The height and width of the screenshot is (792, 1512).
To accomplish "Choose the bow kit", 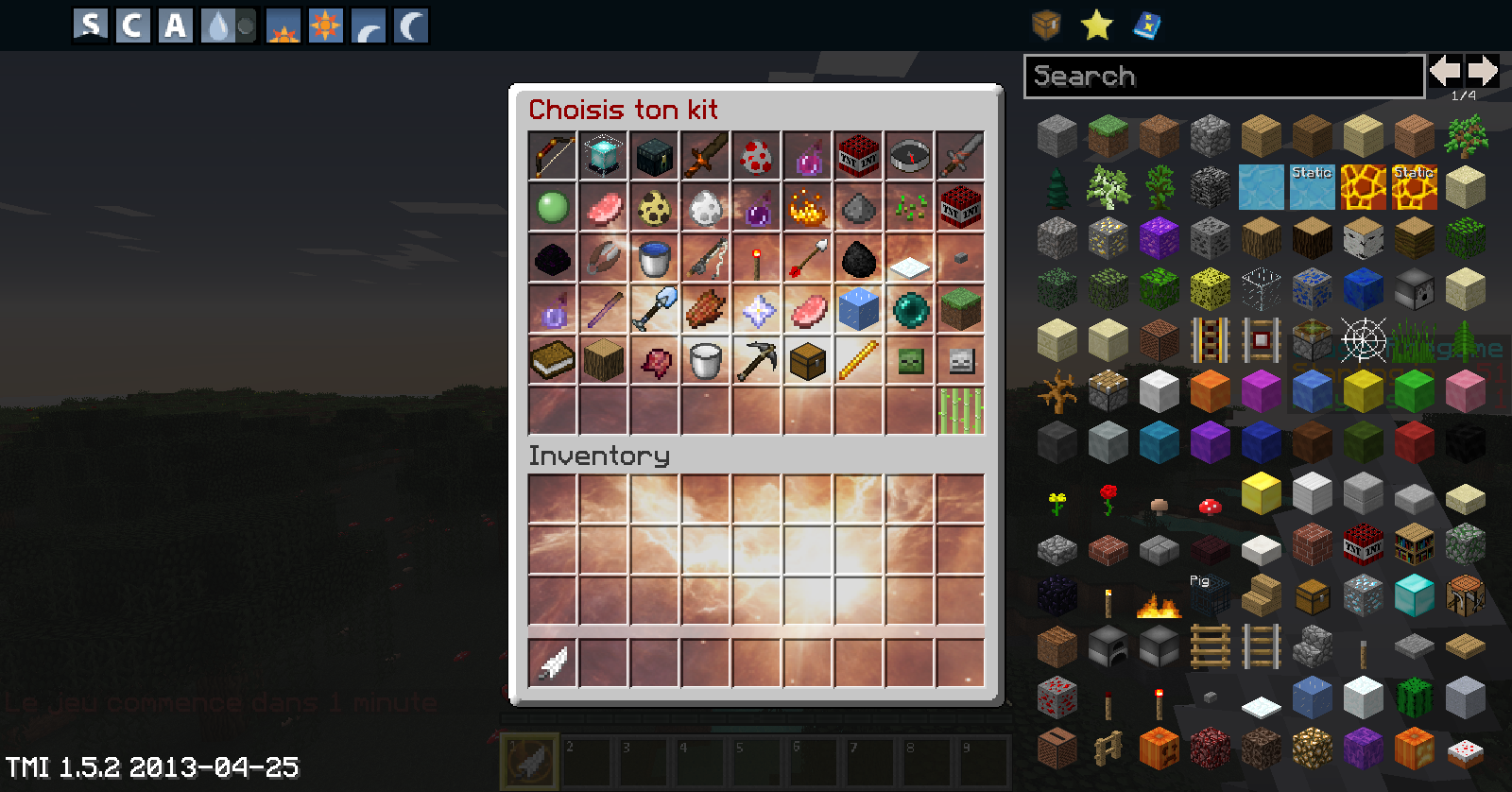I will [553, 156].
